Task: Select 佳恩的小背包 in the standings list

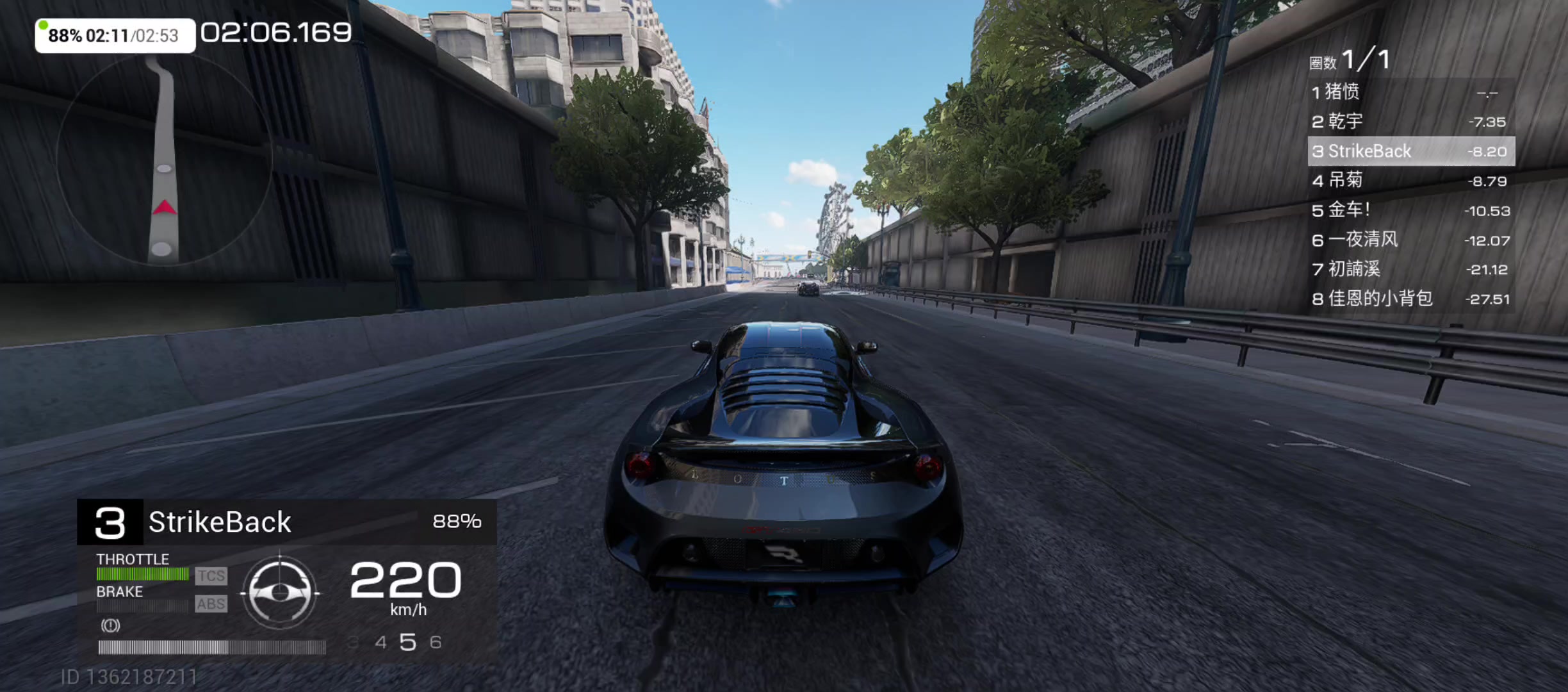Action: pyautogui.click(x=1410, y=299)
